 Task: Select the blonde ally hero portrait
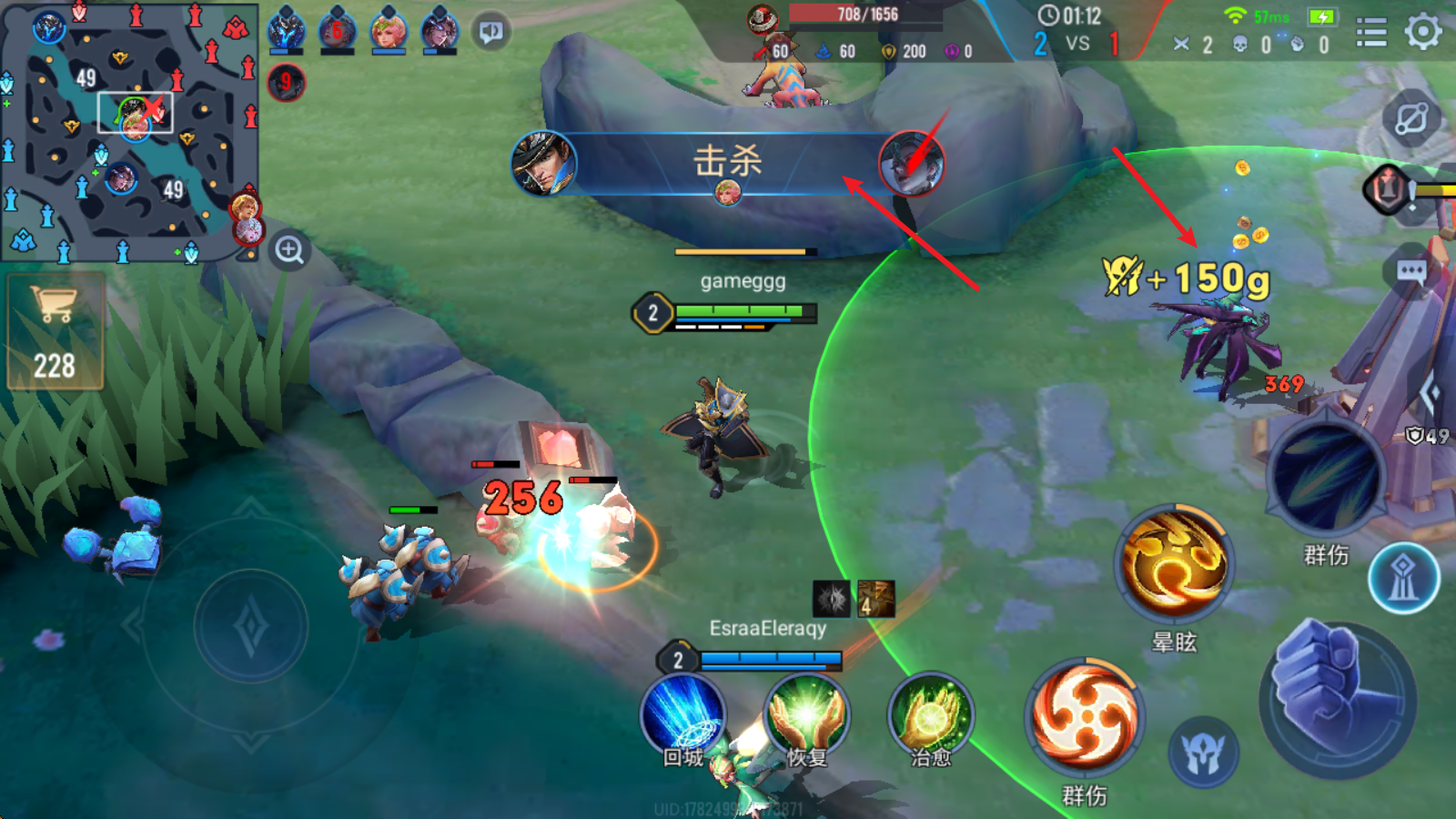point(389,32)
